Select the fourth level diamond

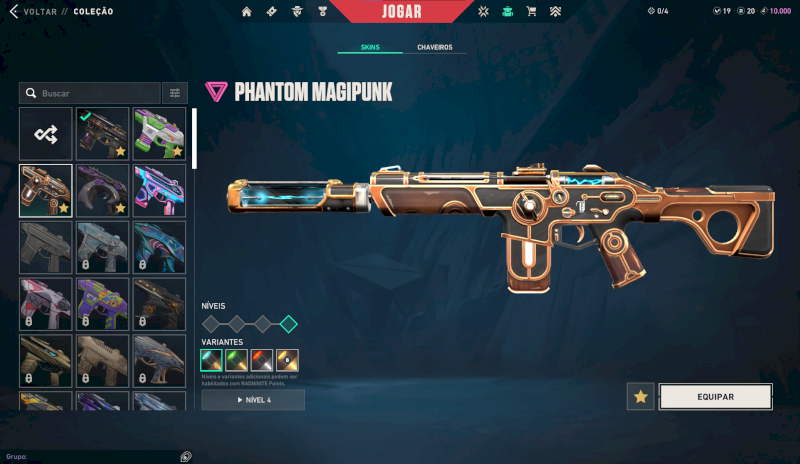tap(288, 323)
